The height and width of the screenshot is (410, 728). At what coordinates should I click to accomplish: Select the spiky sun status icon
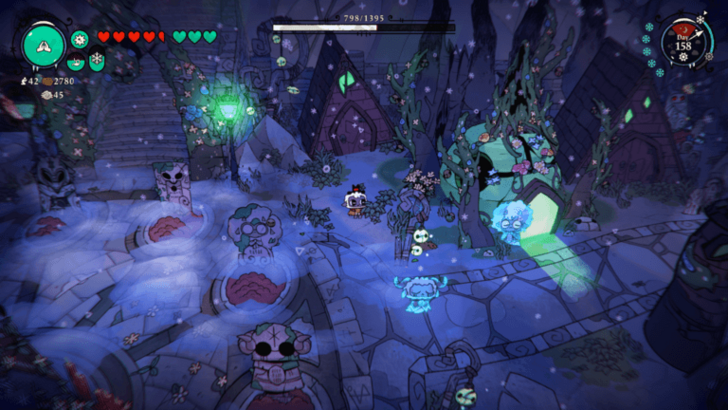tap(80, 39)
